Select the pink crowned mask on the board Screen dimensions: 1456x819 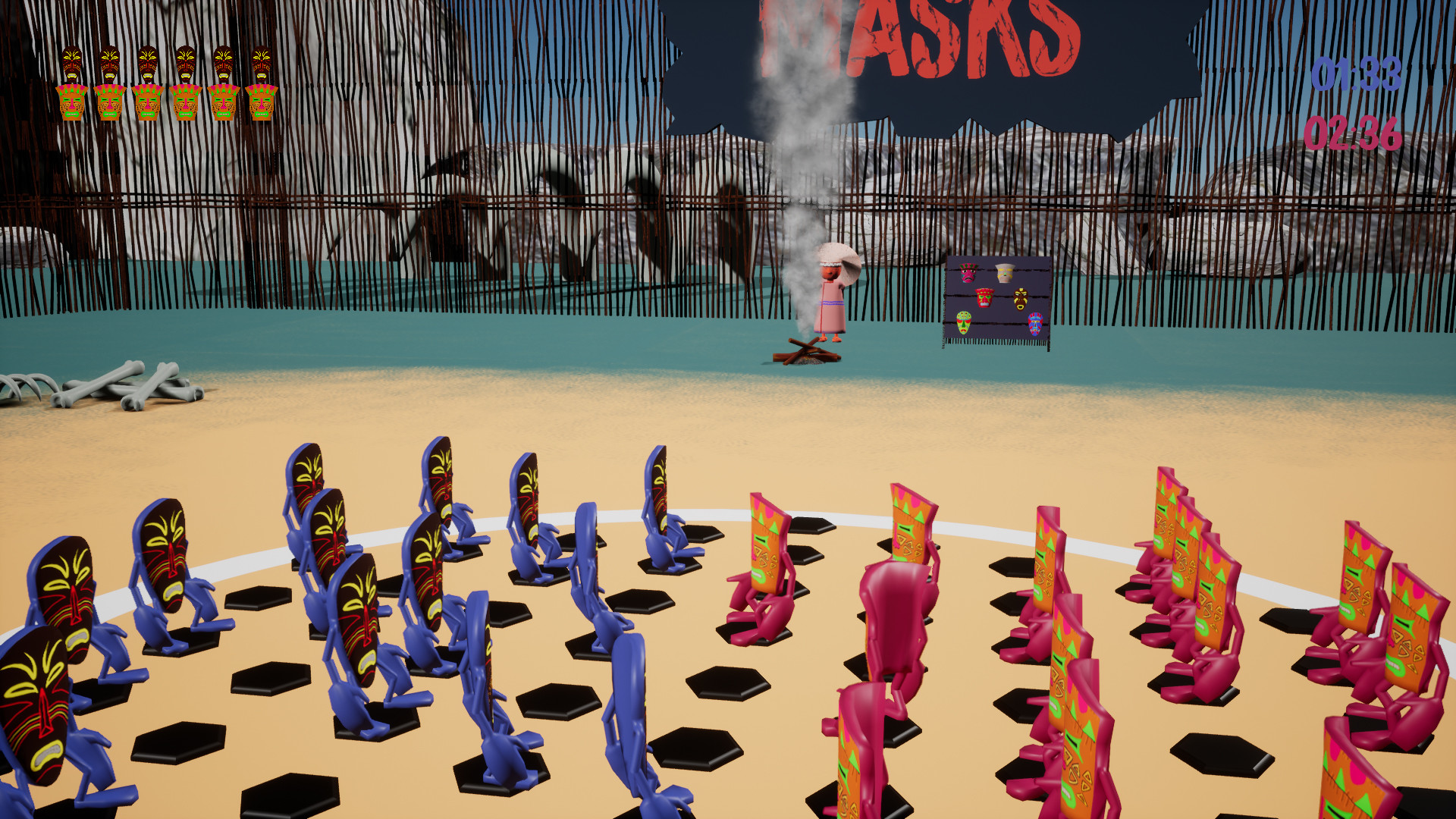(967, 271)
